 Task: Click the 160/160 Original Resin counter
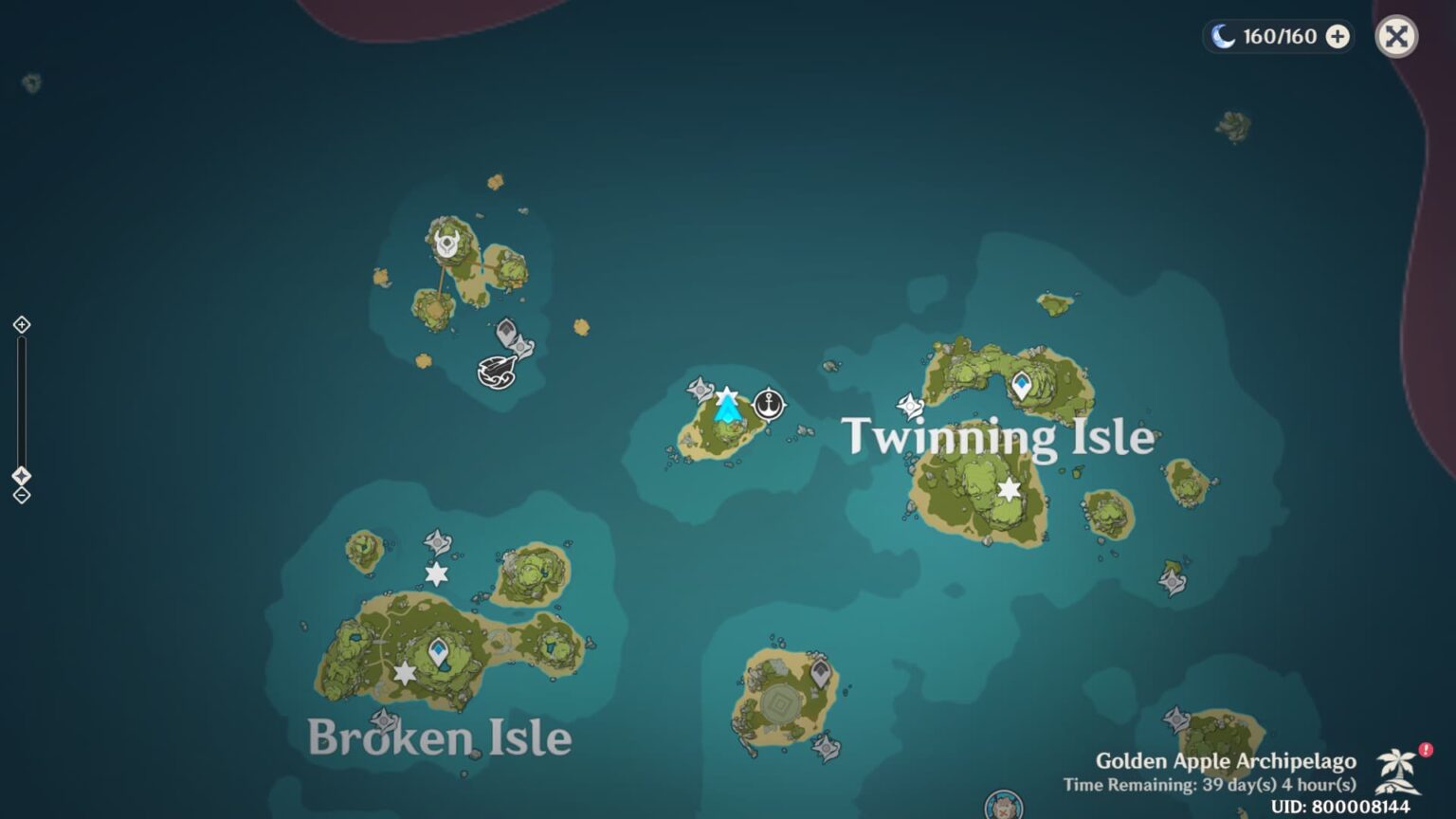(x=1276, y=37)
